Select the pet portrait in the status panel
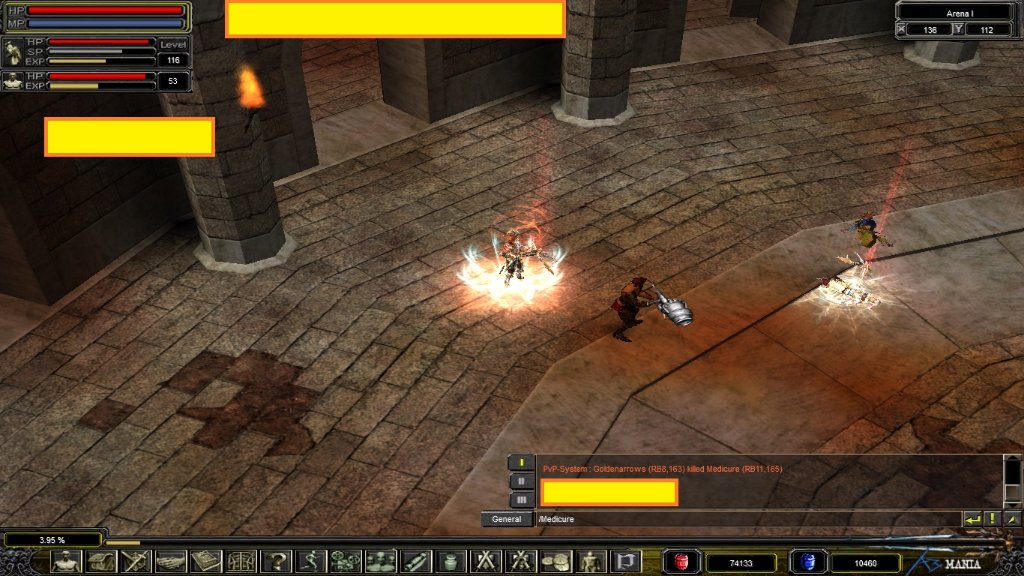Viewport: 1024px width, 576px height. tap(13, 52)
